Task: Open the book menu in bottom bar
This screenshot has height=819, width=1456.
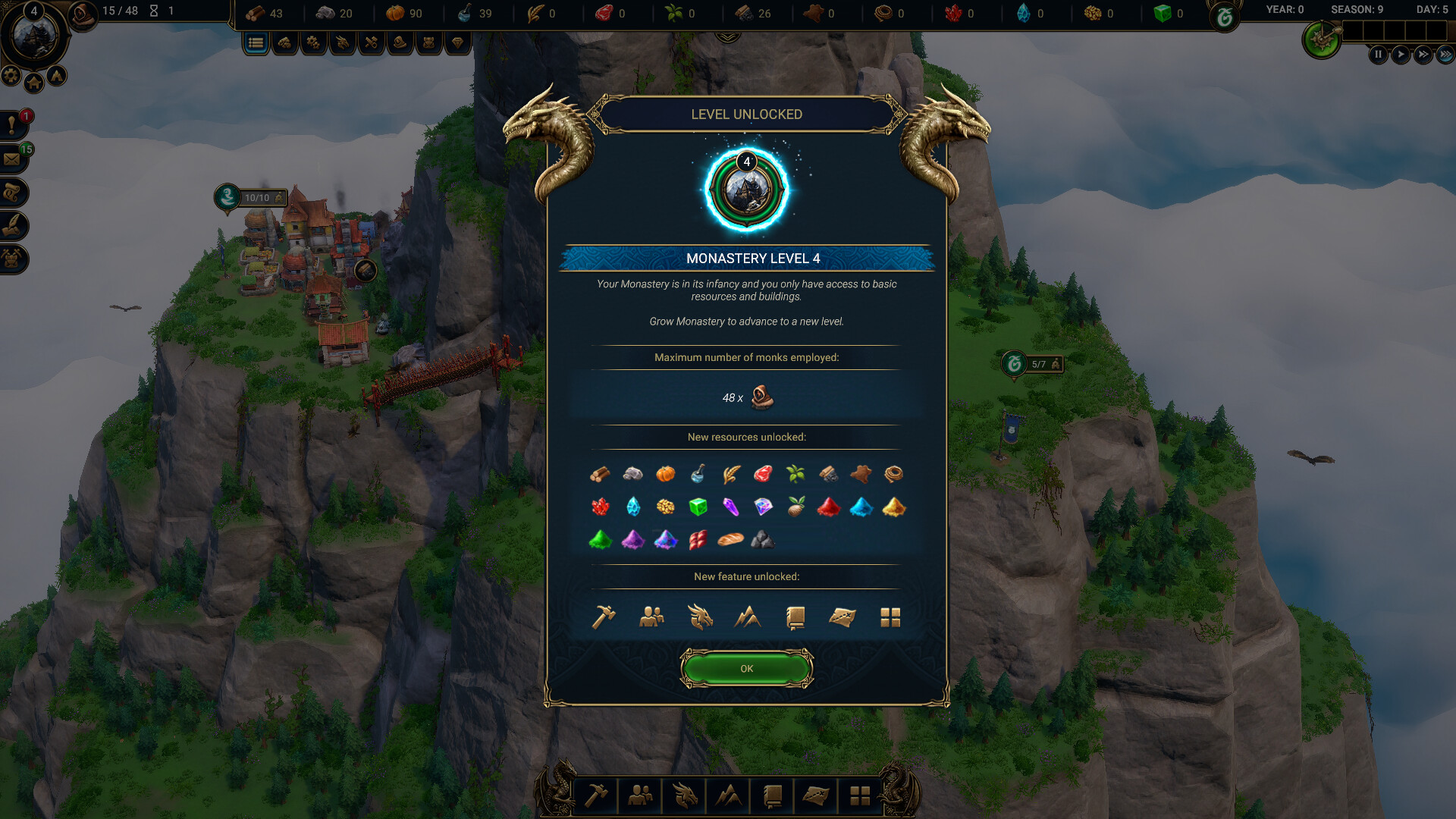Action: pos(772,795)
